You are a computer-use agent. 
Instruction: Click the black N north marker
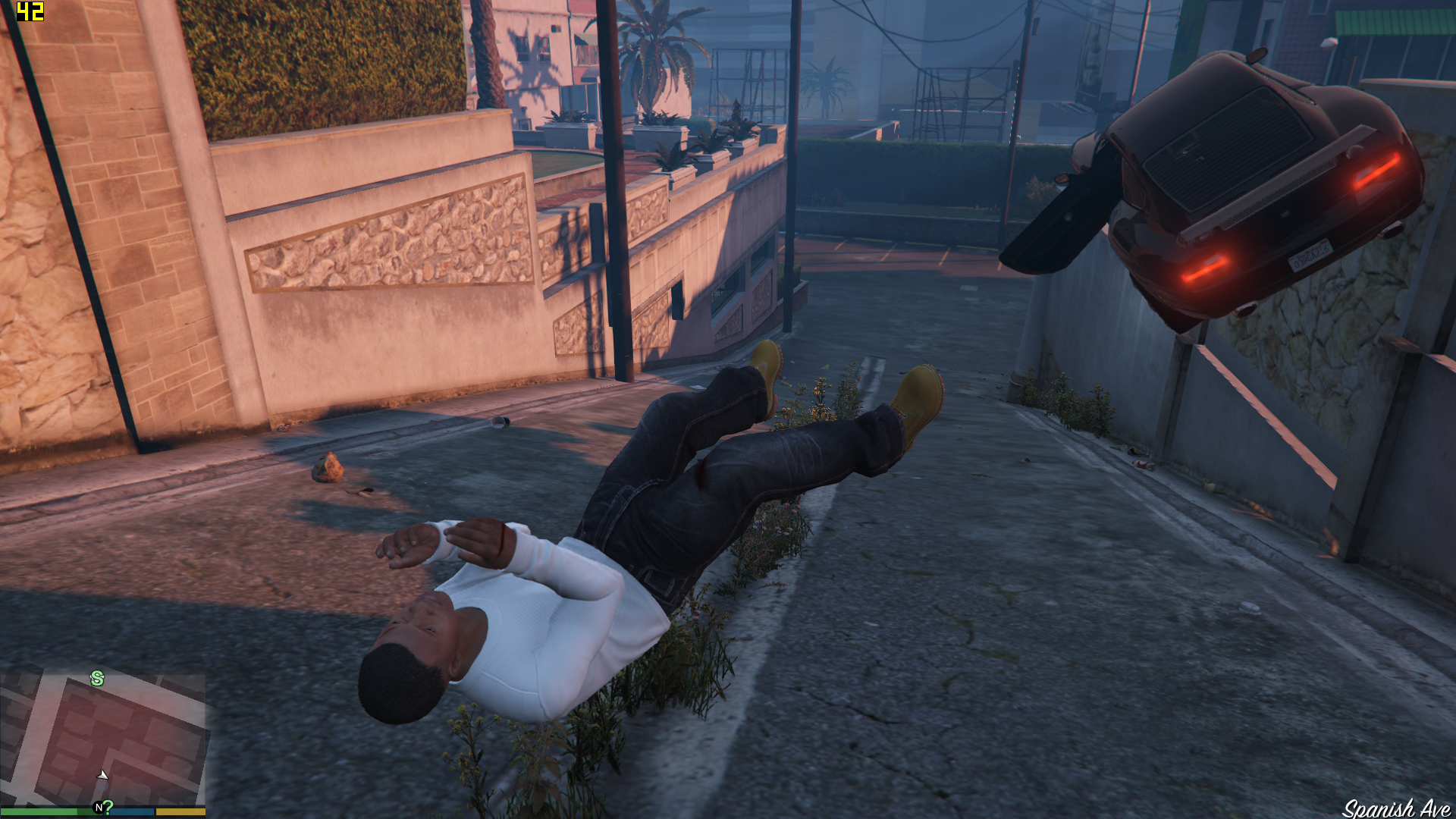click(98, 808)
